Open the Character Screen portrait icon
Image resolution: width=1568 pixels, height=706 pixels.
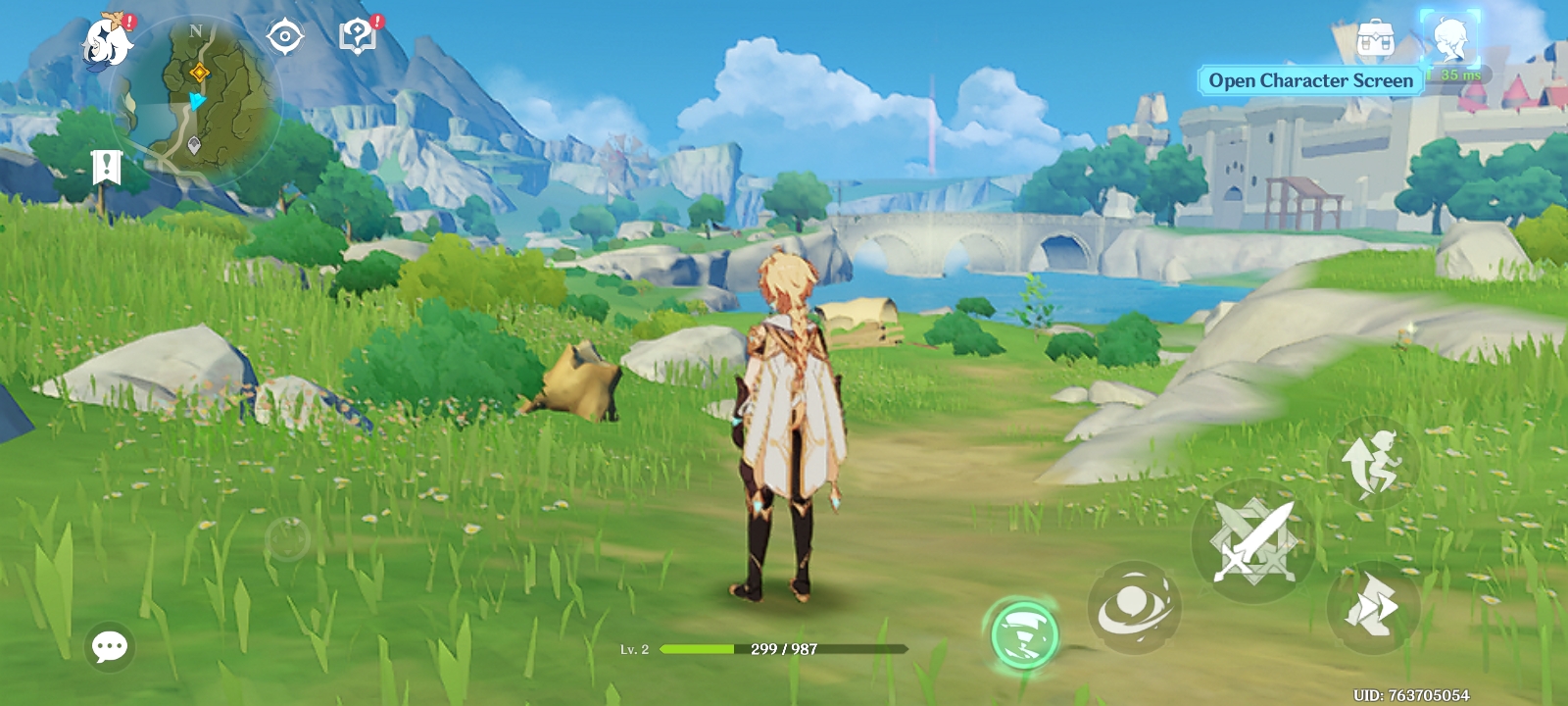(x=1449, y=40)
